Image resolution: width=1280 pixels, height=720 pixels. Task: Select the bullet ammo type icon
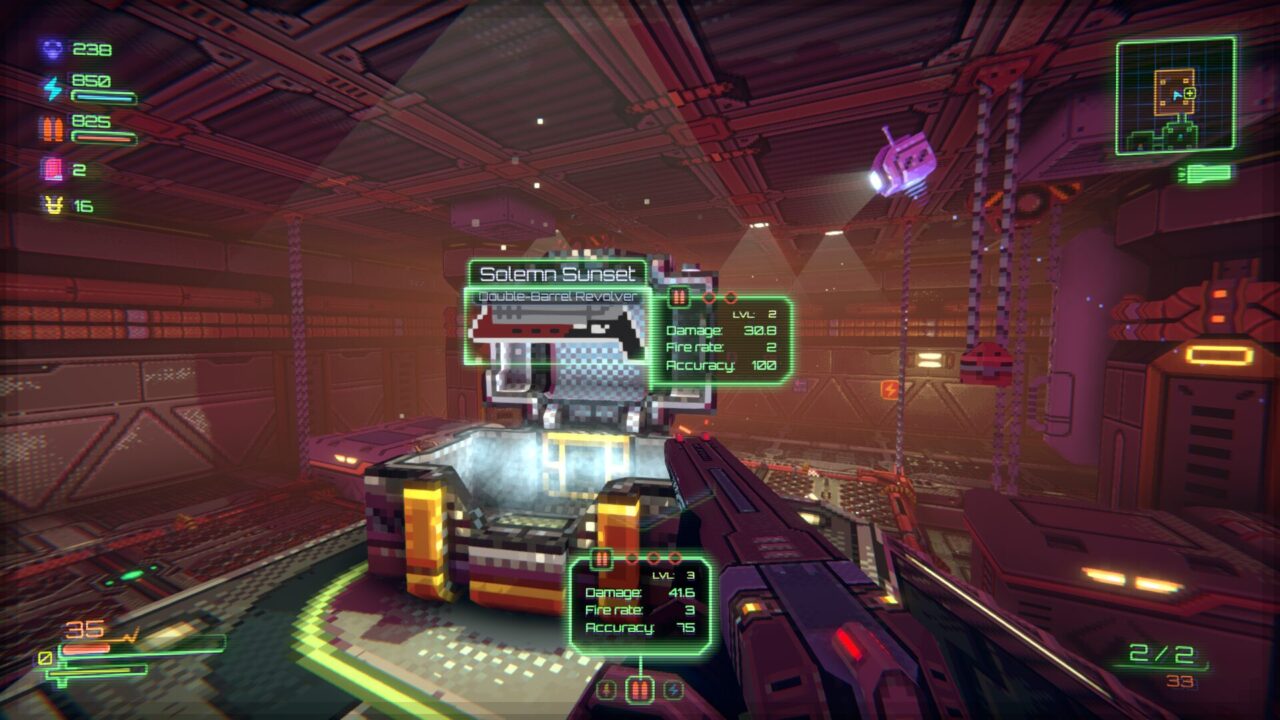[x=638, y=688]
